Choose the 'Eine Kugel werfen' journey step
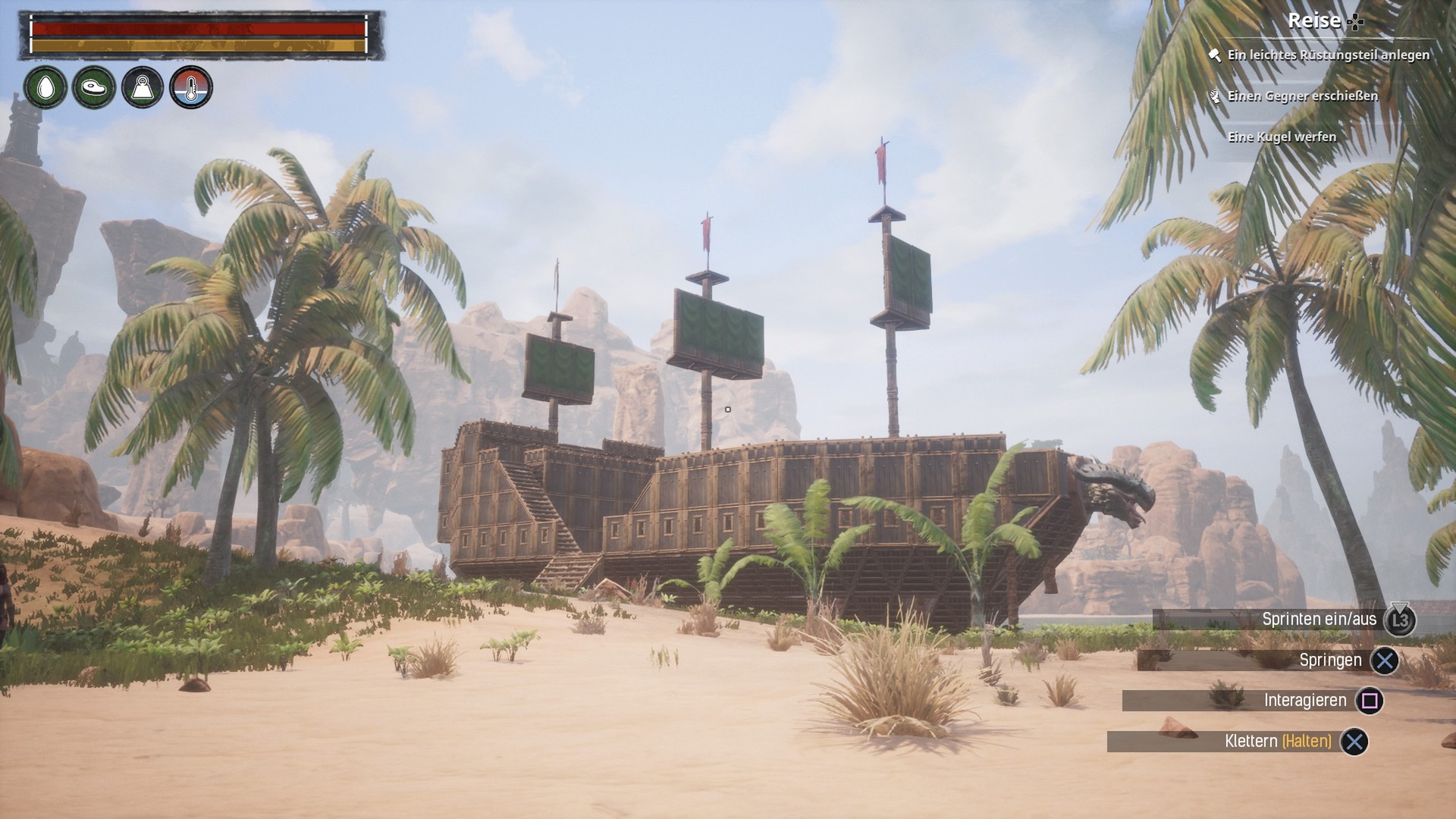The image size is (1456, 819). [x=1282, y=137]
